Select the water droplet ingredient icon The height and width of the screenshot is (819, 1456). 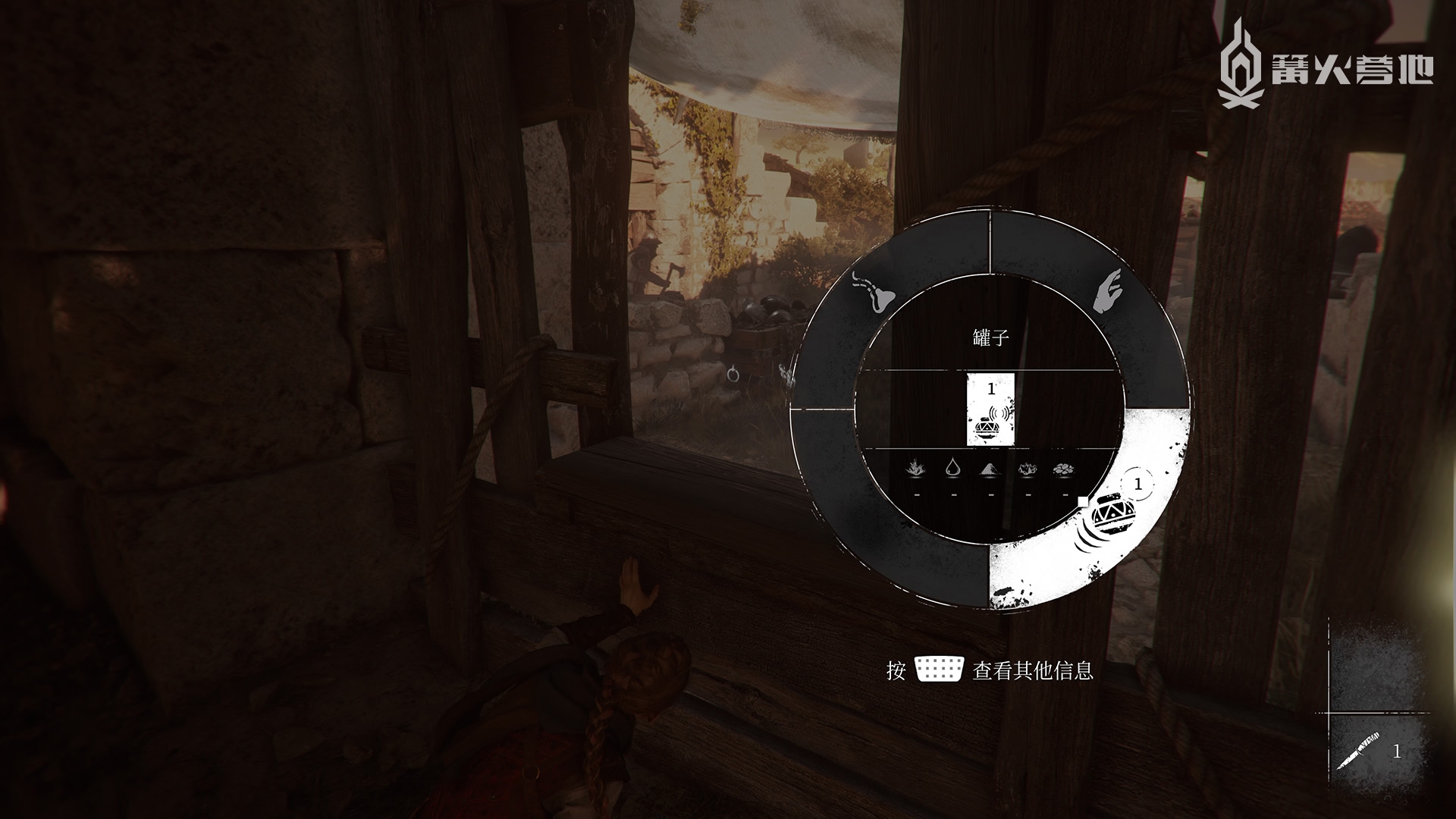pyautogui.click(x=954, y=469)
